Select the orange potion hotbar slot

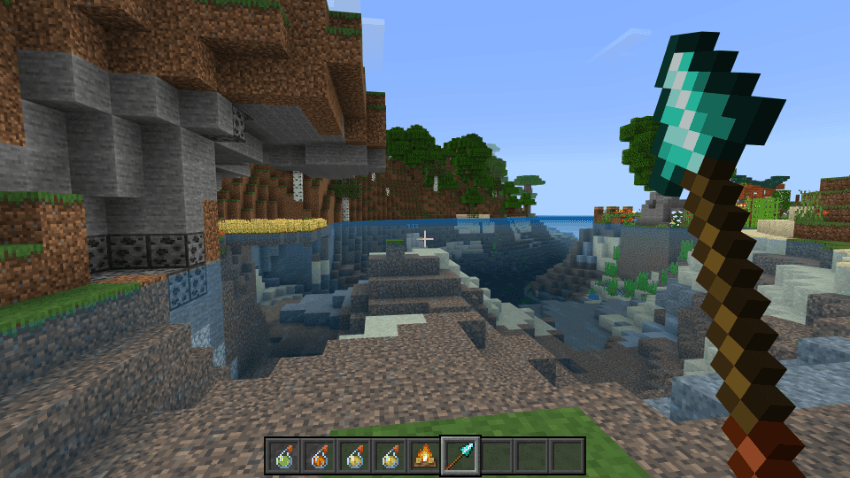(x=318, y=456)
